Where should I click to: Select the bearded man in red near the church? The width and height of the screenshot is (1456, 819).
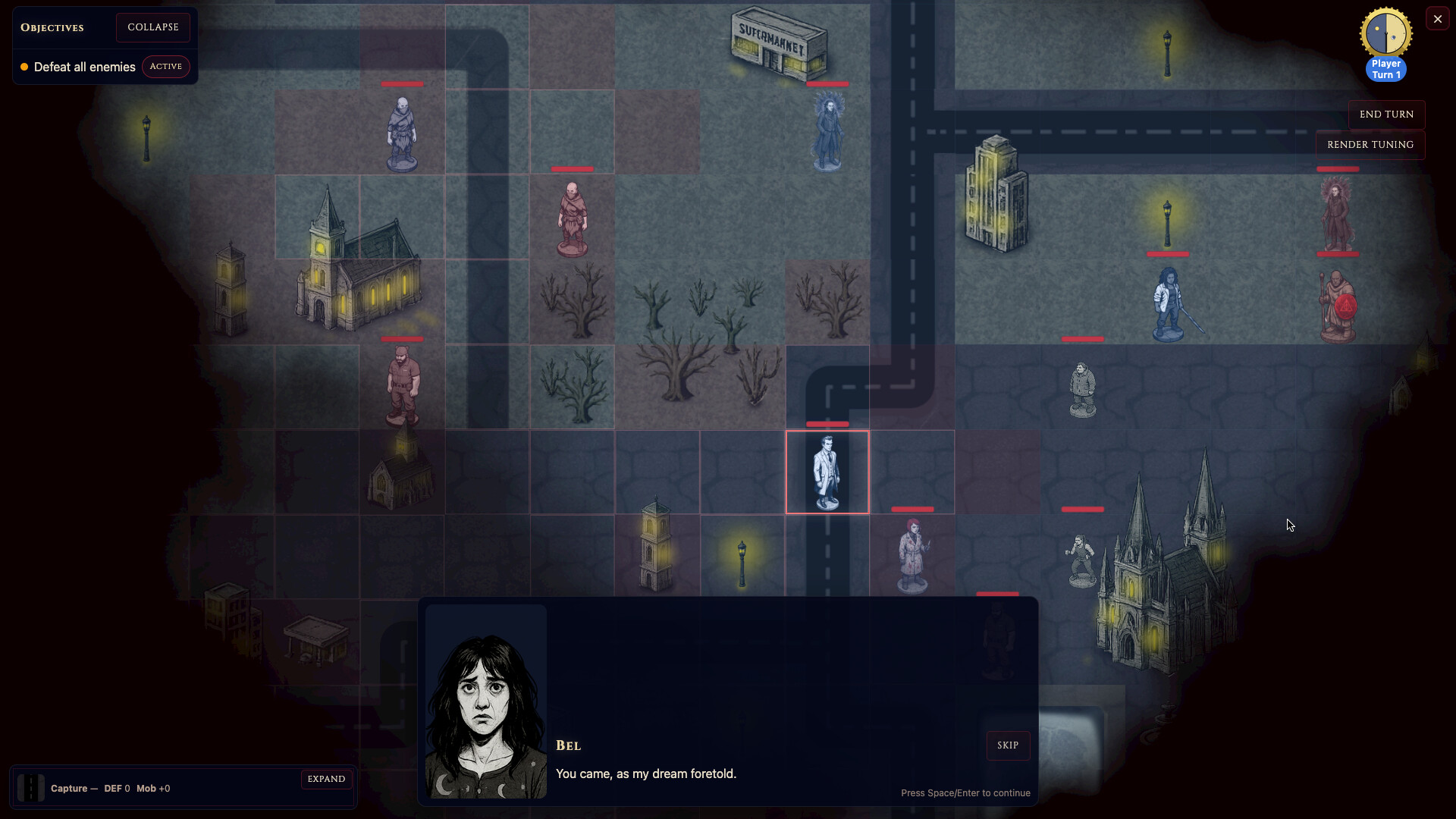point(403,379)
